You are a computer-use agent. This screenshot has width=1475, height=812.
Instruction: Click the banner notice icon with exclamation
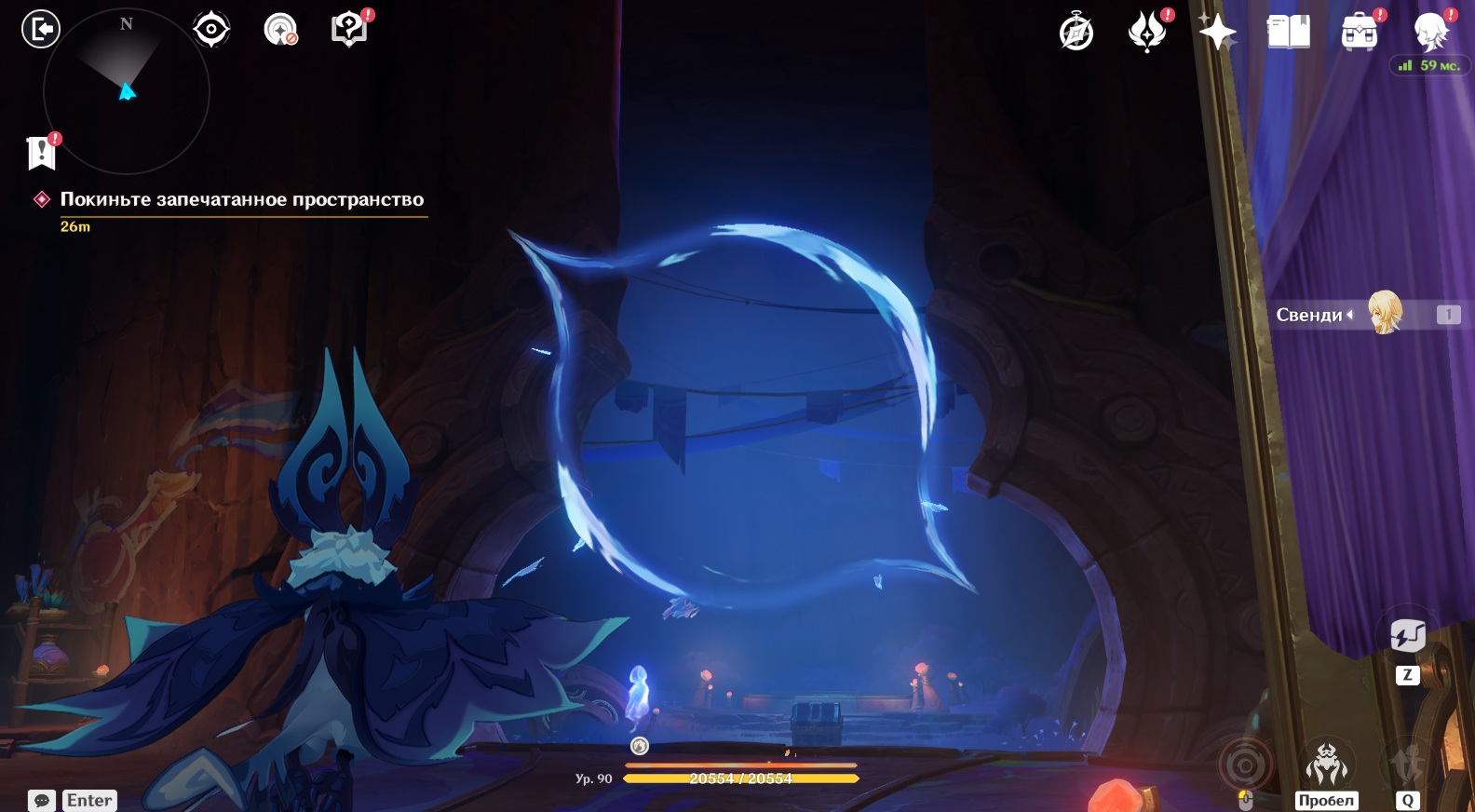point(42,153)
